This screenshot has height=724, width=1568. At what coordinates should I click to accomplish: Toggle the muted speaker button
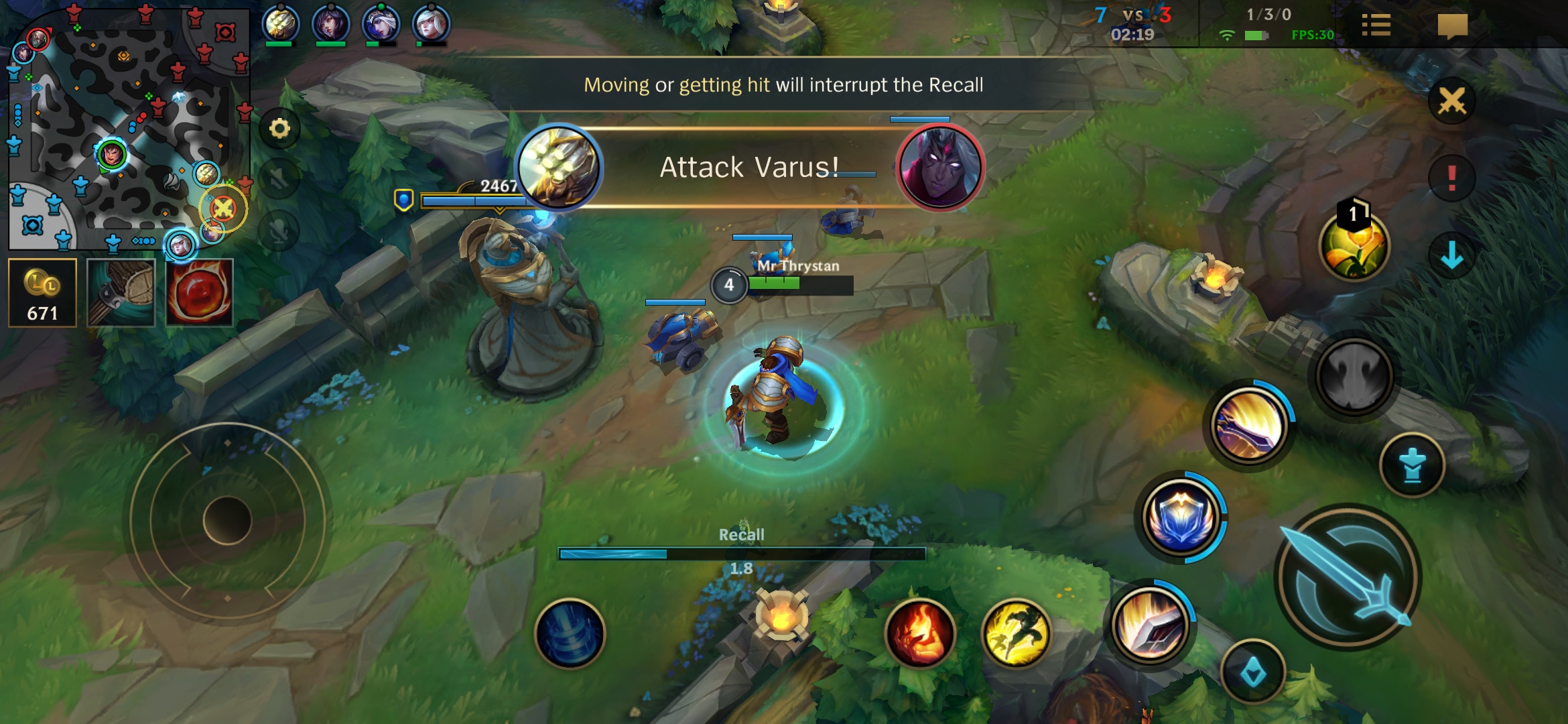pos(279,179)
